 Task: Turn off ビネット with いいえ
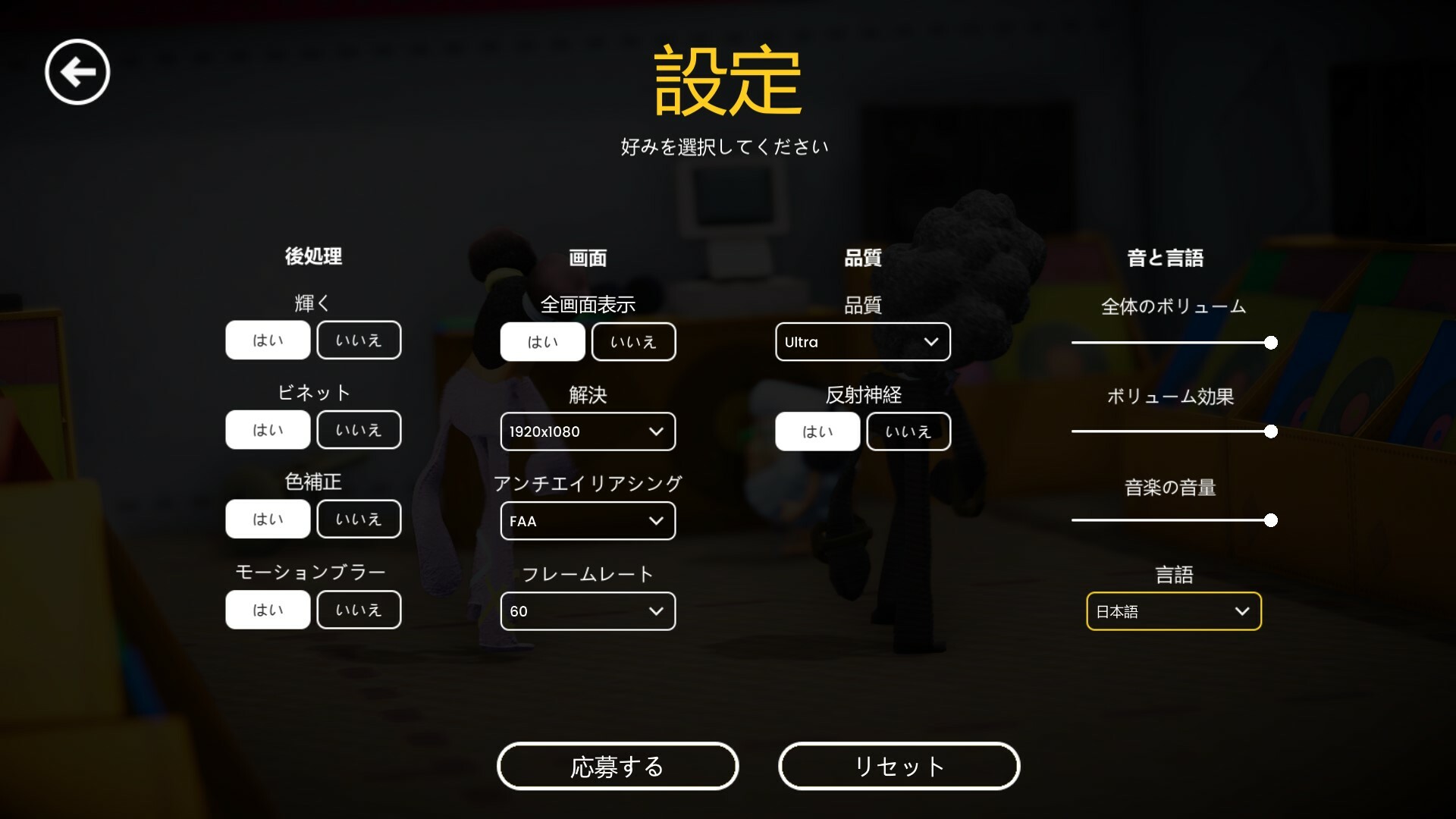[359, 429]
